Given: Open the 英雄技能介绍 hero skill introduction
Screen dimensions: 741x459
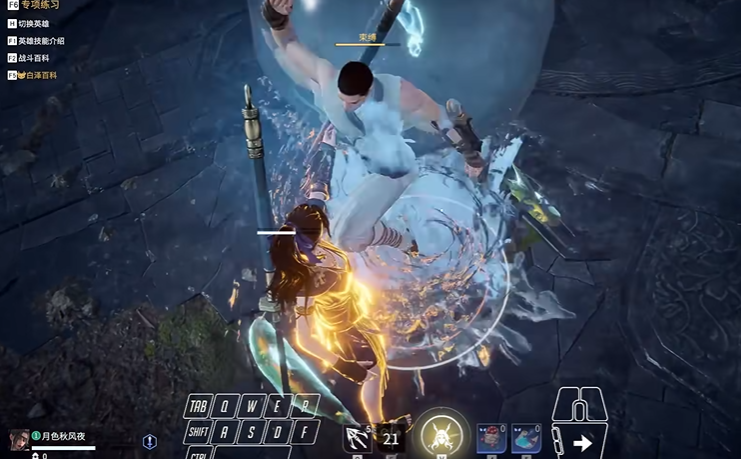Looking at the screenshot, I should [40, 41].
